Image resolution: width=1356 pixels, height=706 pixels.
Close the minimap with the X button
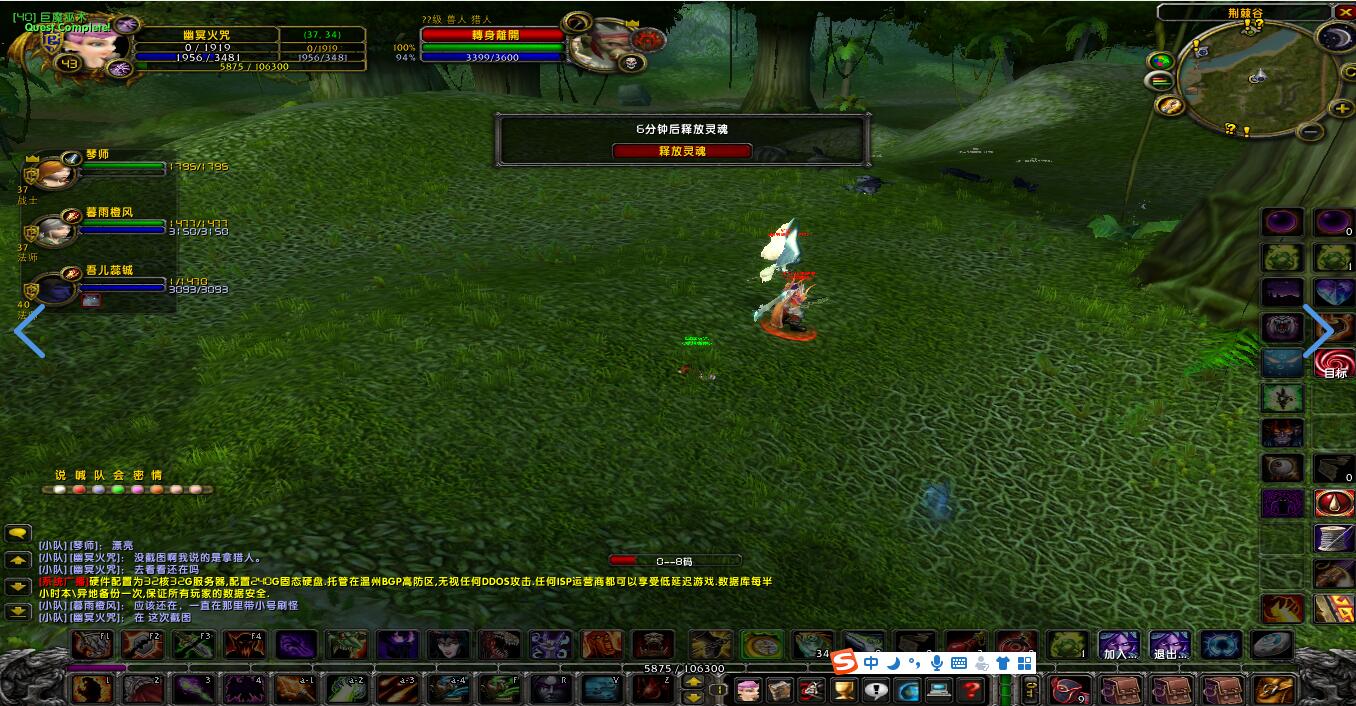tap(1343, 12)
